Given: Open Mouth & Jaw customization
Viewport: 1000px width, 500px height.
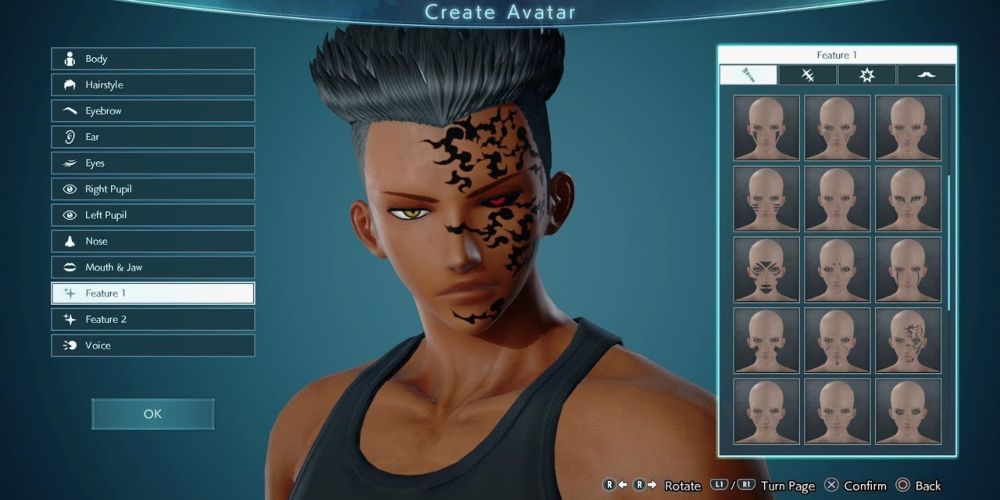Looking at the screenshot, I should (153, 267).
